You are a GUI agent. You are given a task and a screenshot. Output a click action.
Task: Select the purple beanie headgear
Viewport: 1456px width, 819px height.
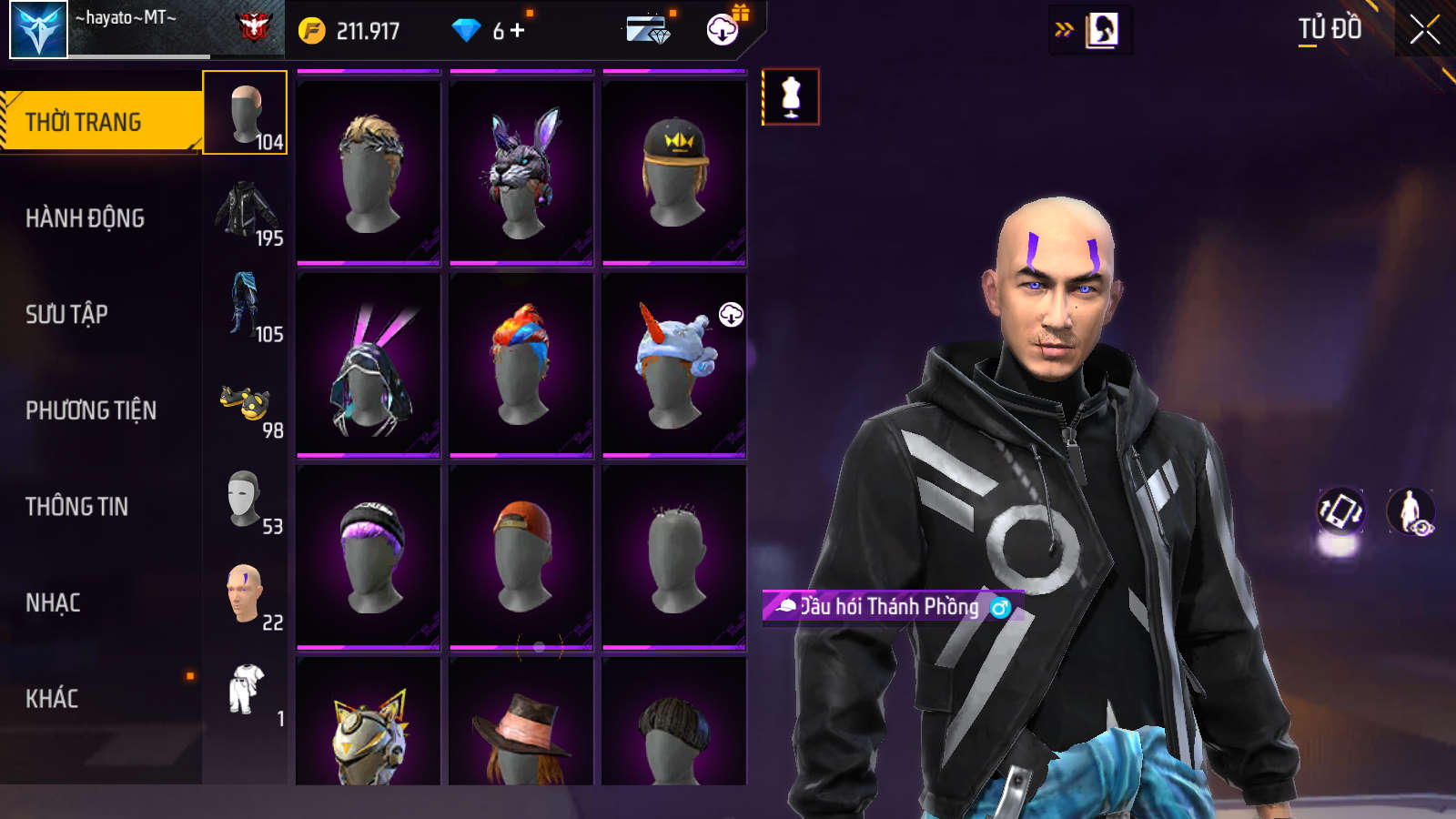(x=369, y=557)
